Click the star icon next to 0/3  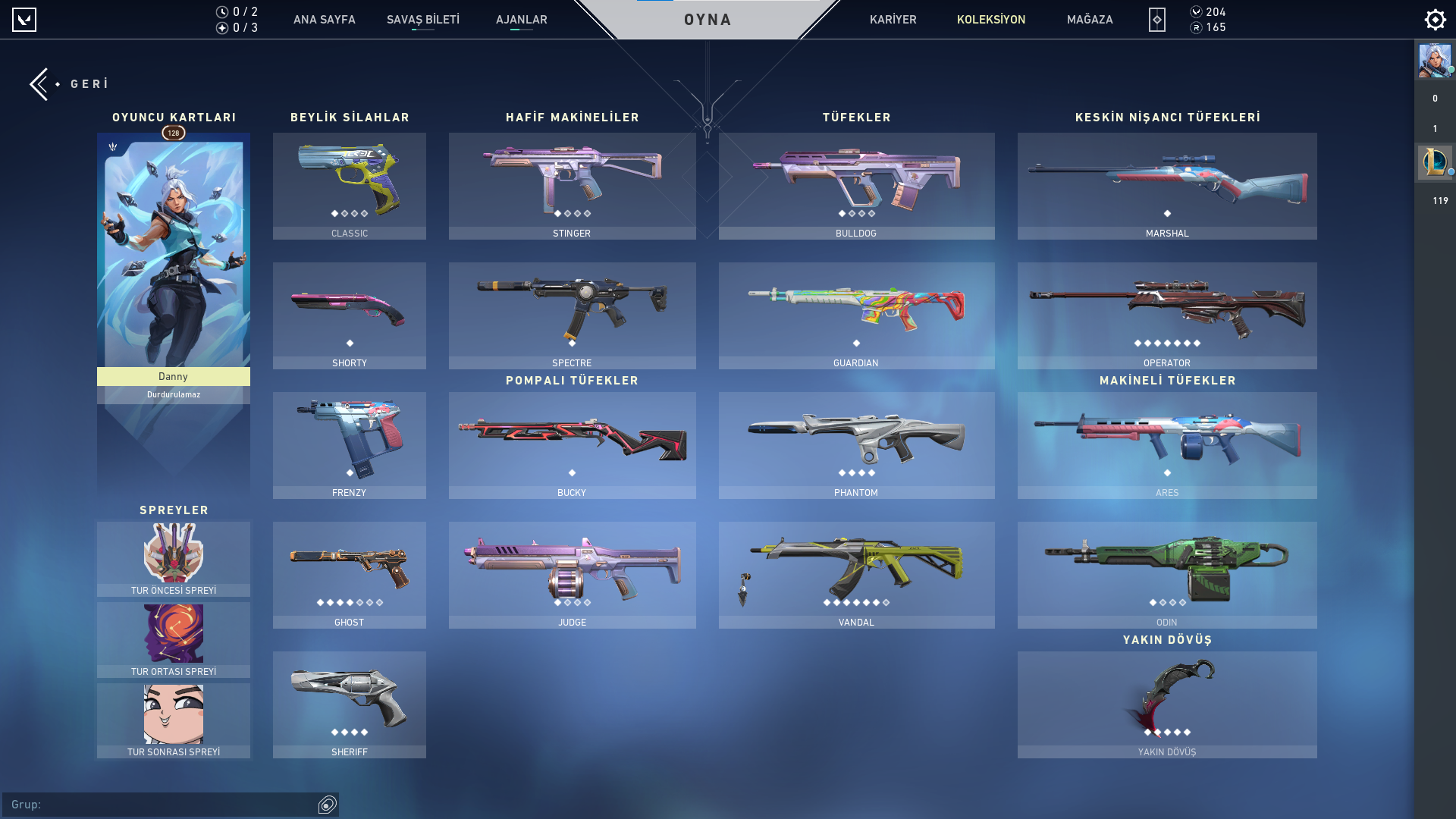[x=221, y=29]
